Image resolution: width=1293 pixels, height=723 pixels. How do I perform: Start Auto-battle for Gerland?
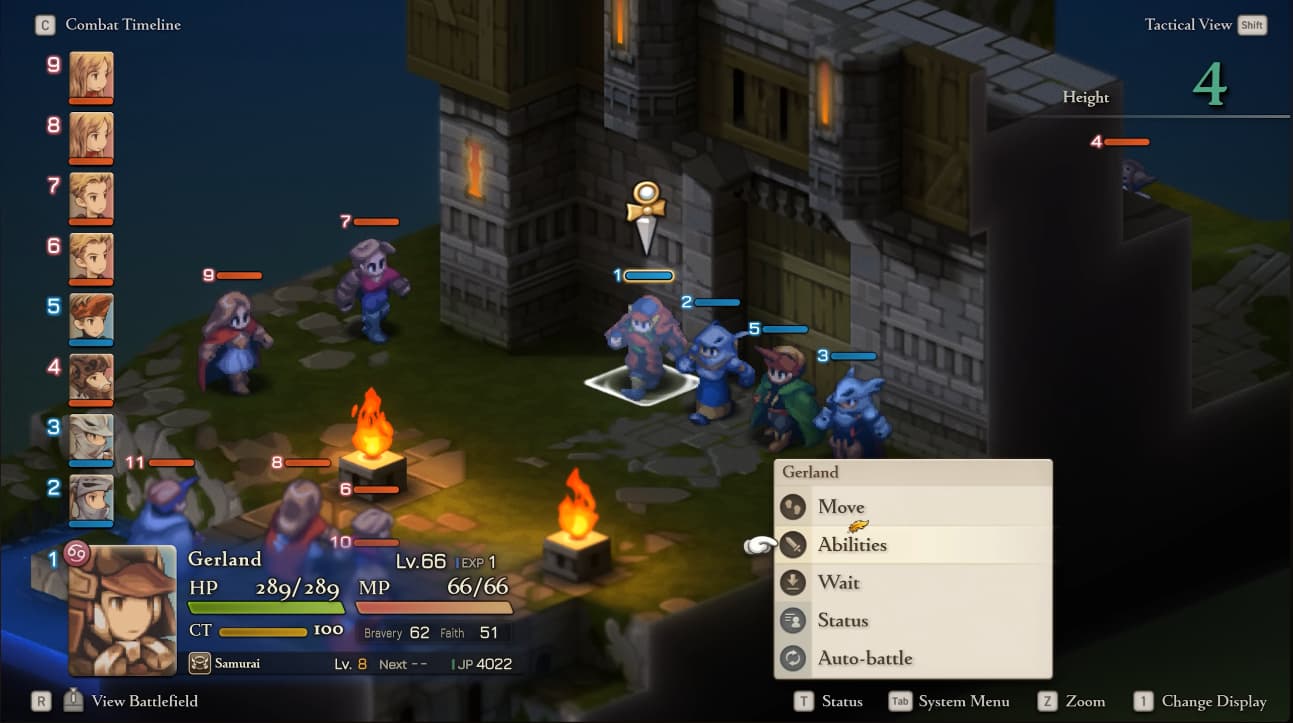(x=864, y=659)
